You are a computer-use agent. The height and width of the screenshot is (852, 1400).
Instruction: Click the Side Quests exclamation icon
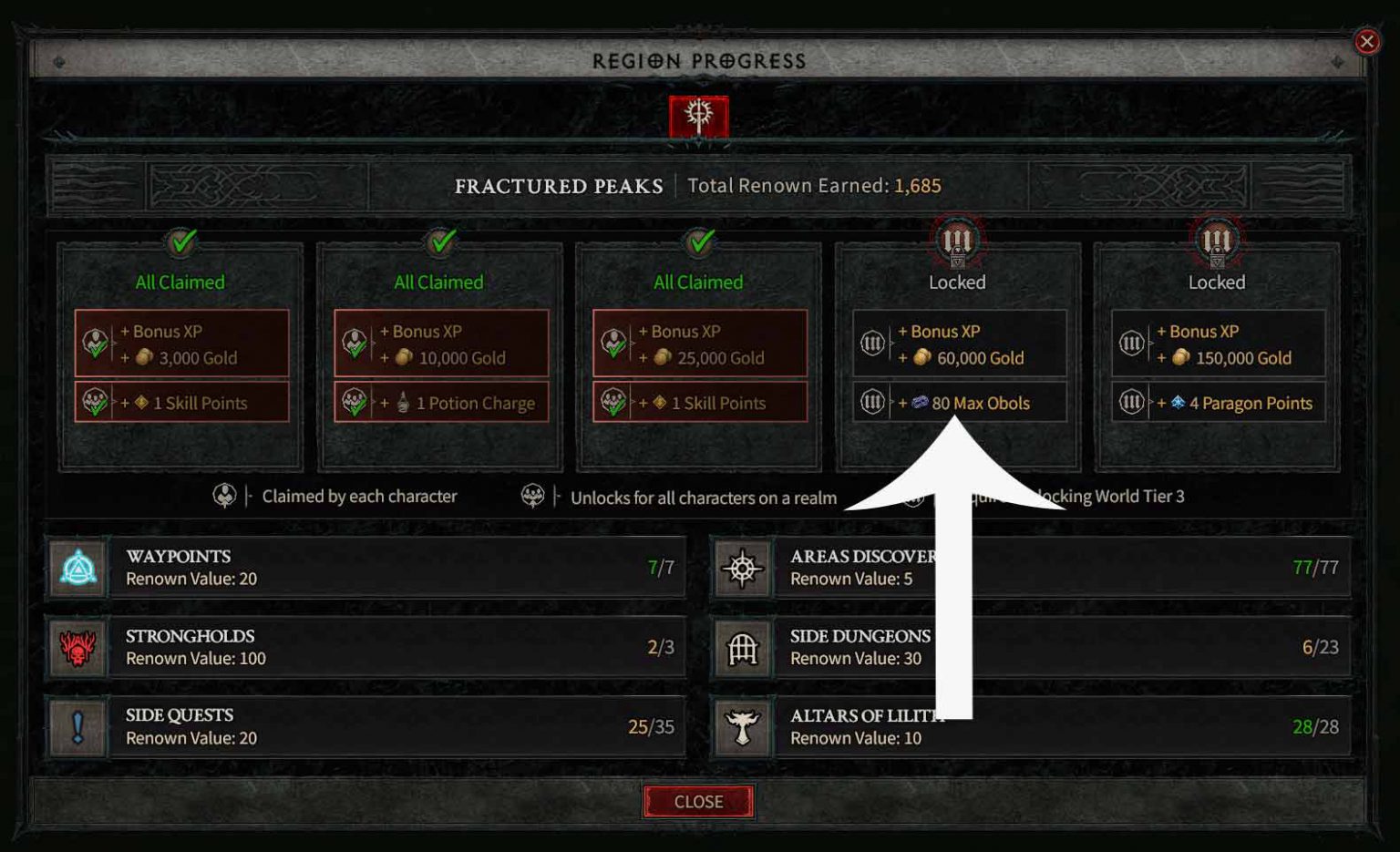[x=77, y=726]
